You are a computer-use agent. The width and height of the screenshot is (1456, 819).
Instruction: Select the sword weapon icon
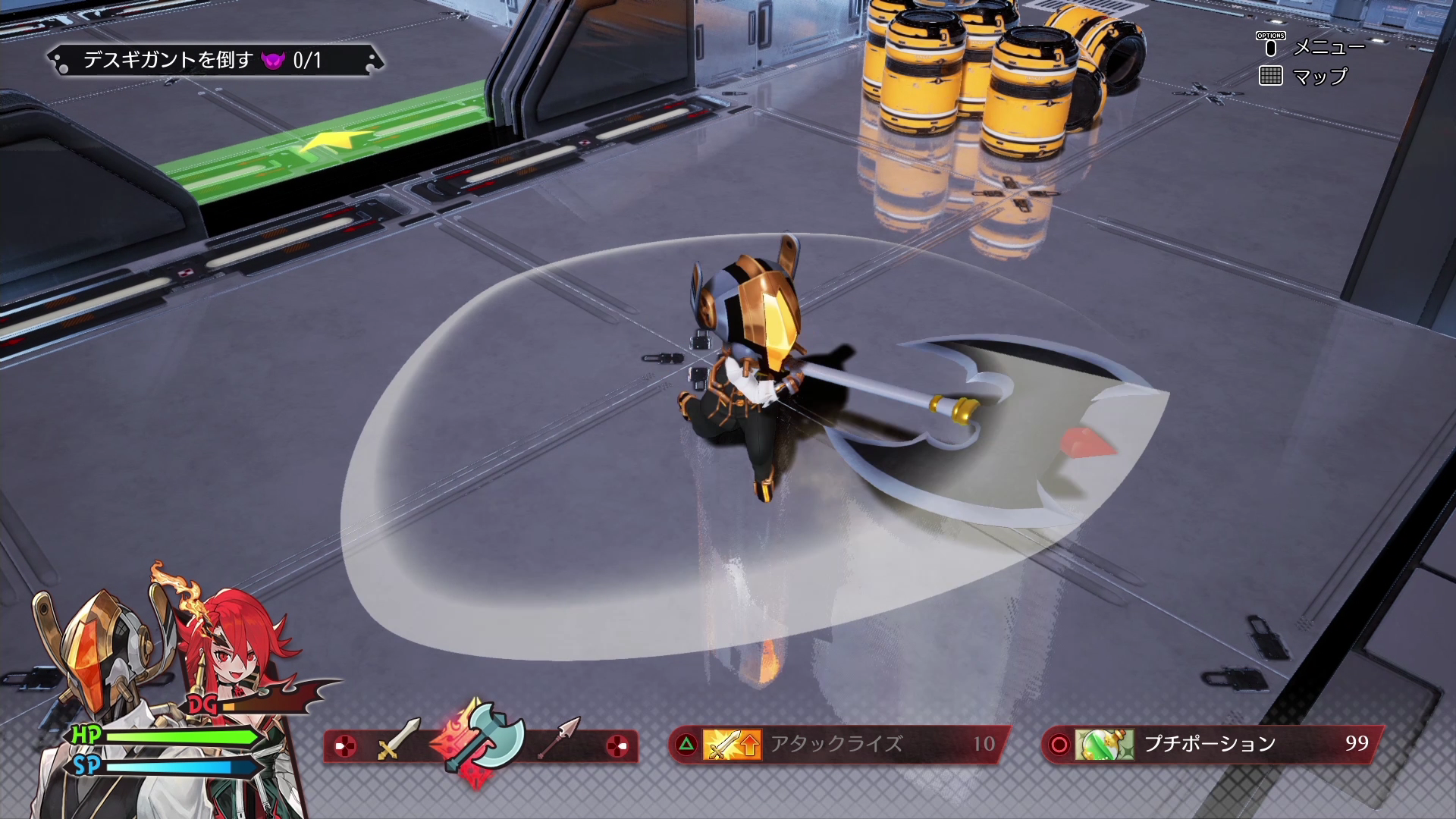(398, 739)
